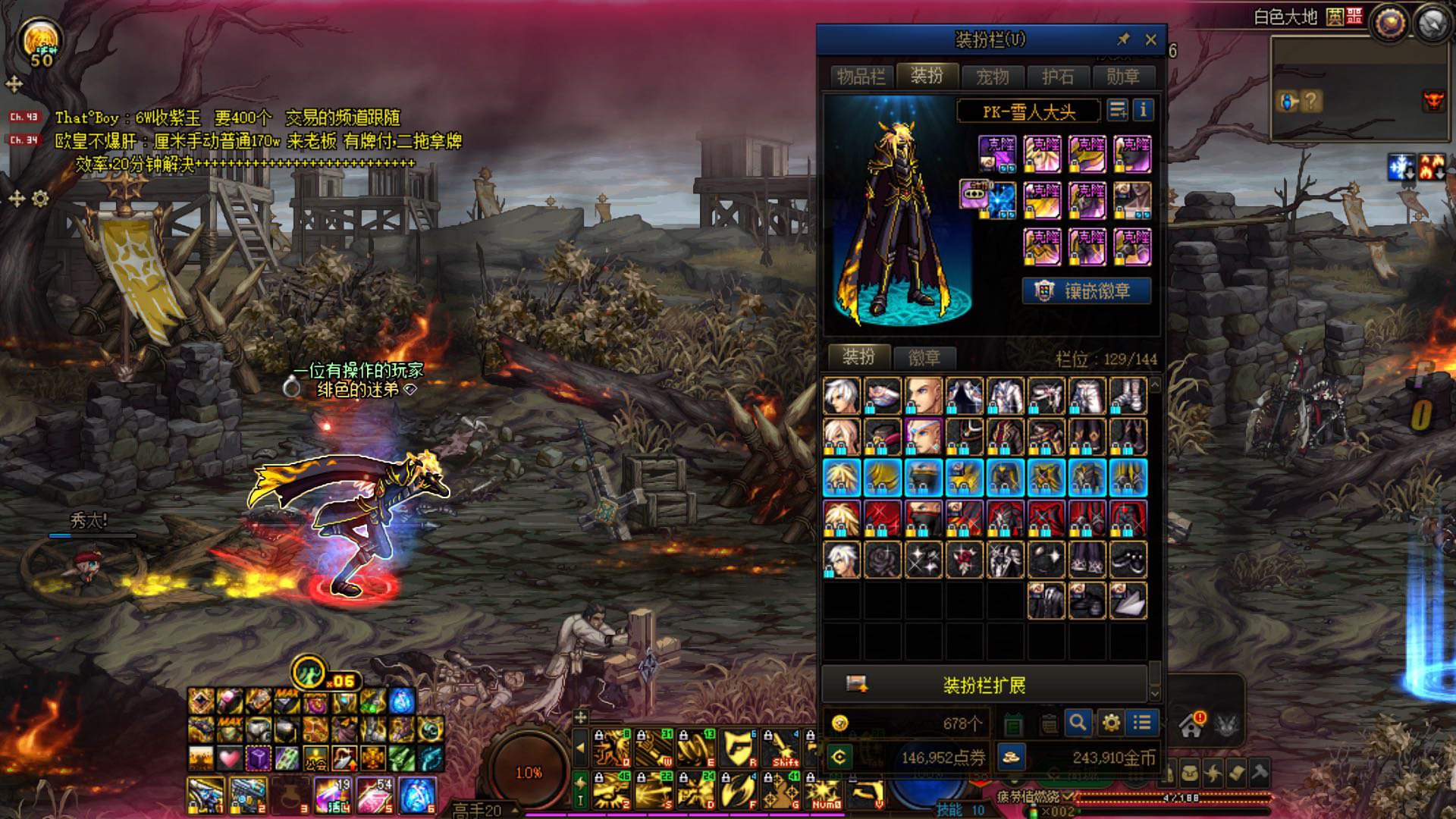Open the 勋章 medal tab
The image size is (1456, 819).
point(1122,77)
